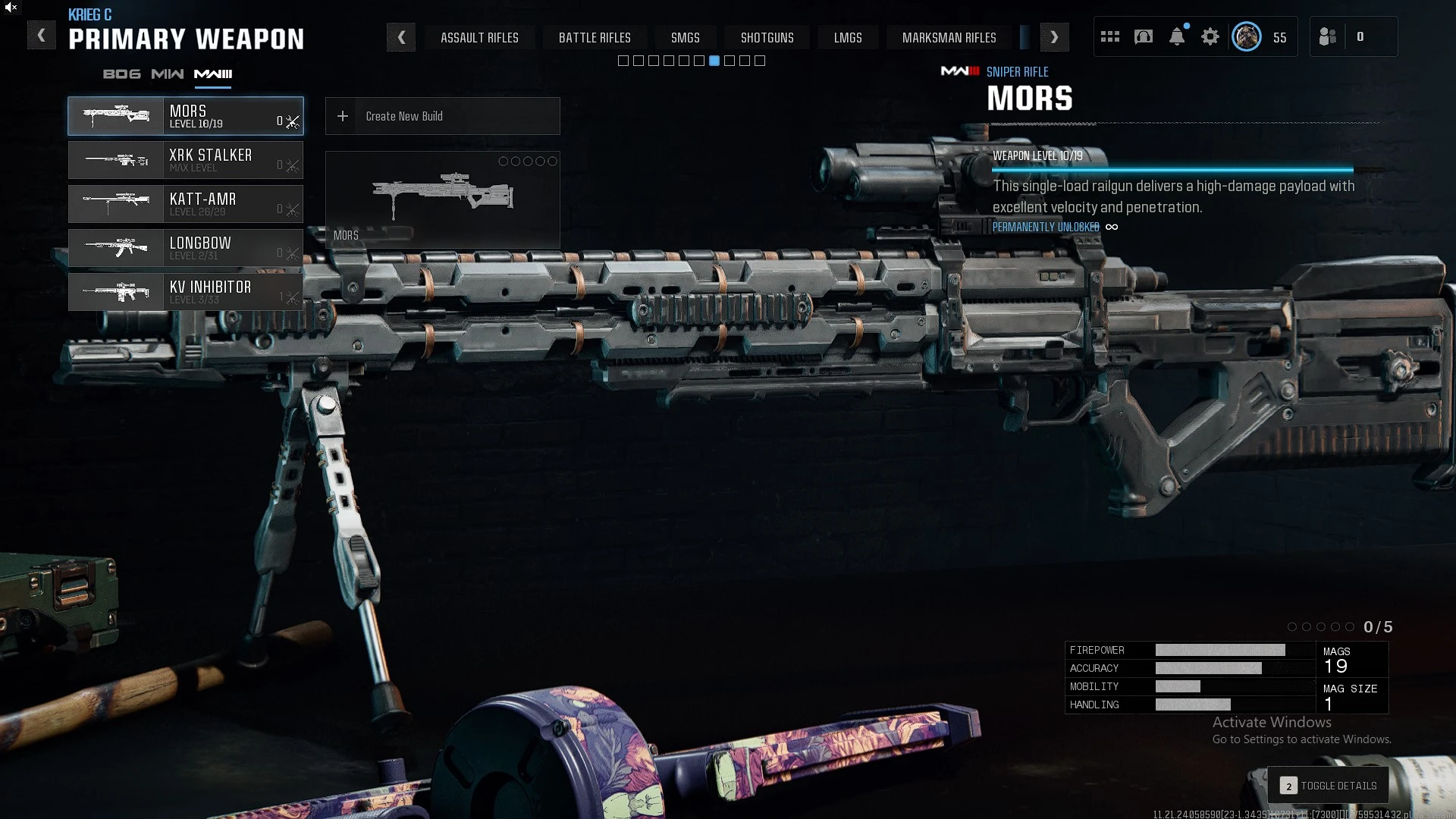Select the MORS sniper rifle
Viewport: 1456px width, 819px height.
coord(186,116)
